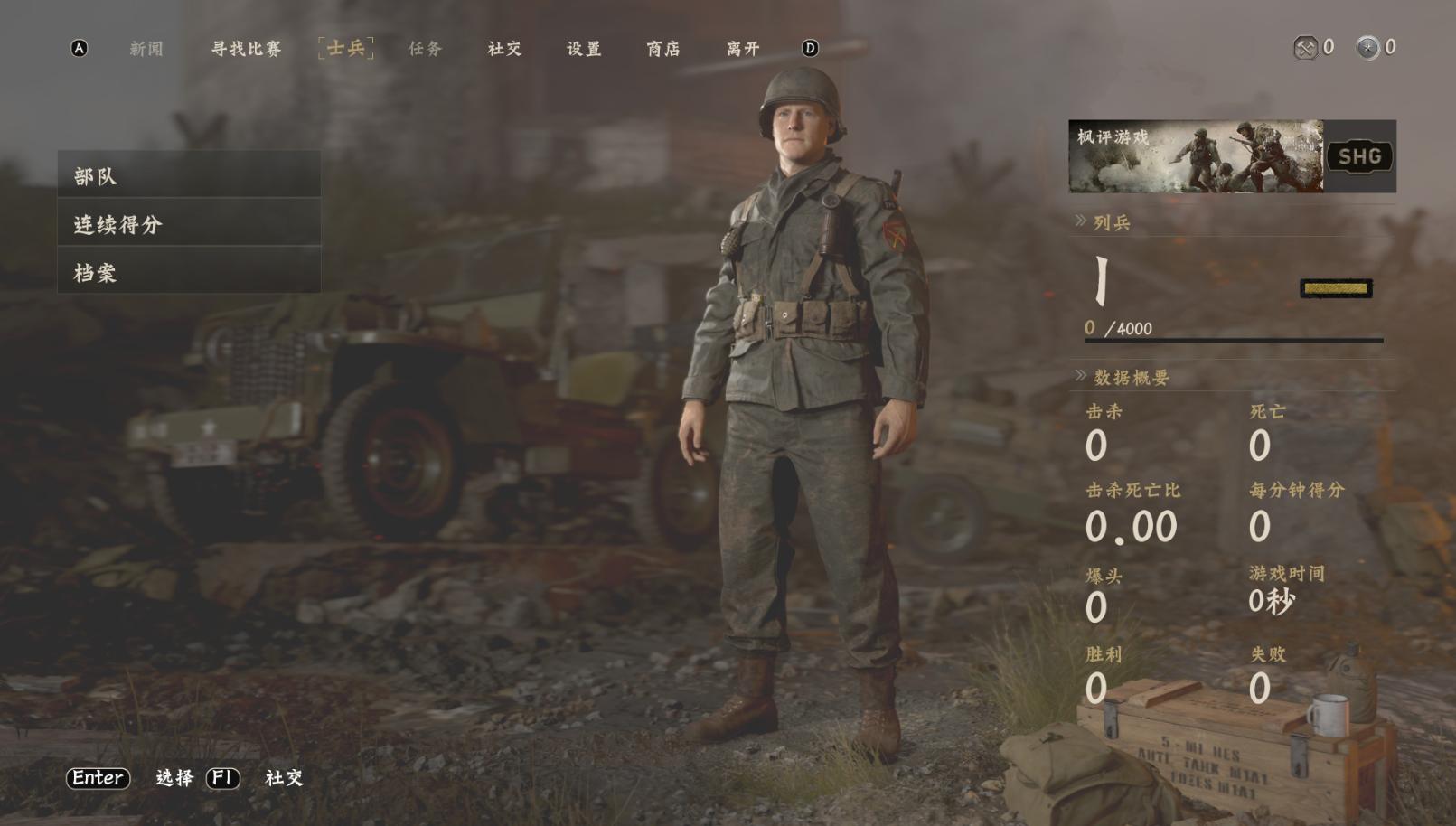
Task: Go to the 商店 store tab
Action: [x=663, y=49]
